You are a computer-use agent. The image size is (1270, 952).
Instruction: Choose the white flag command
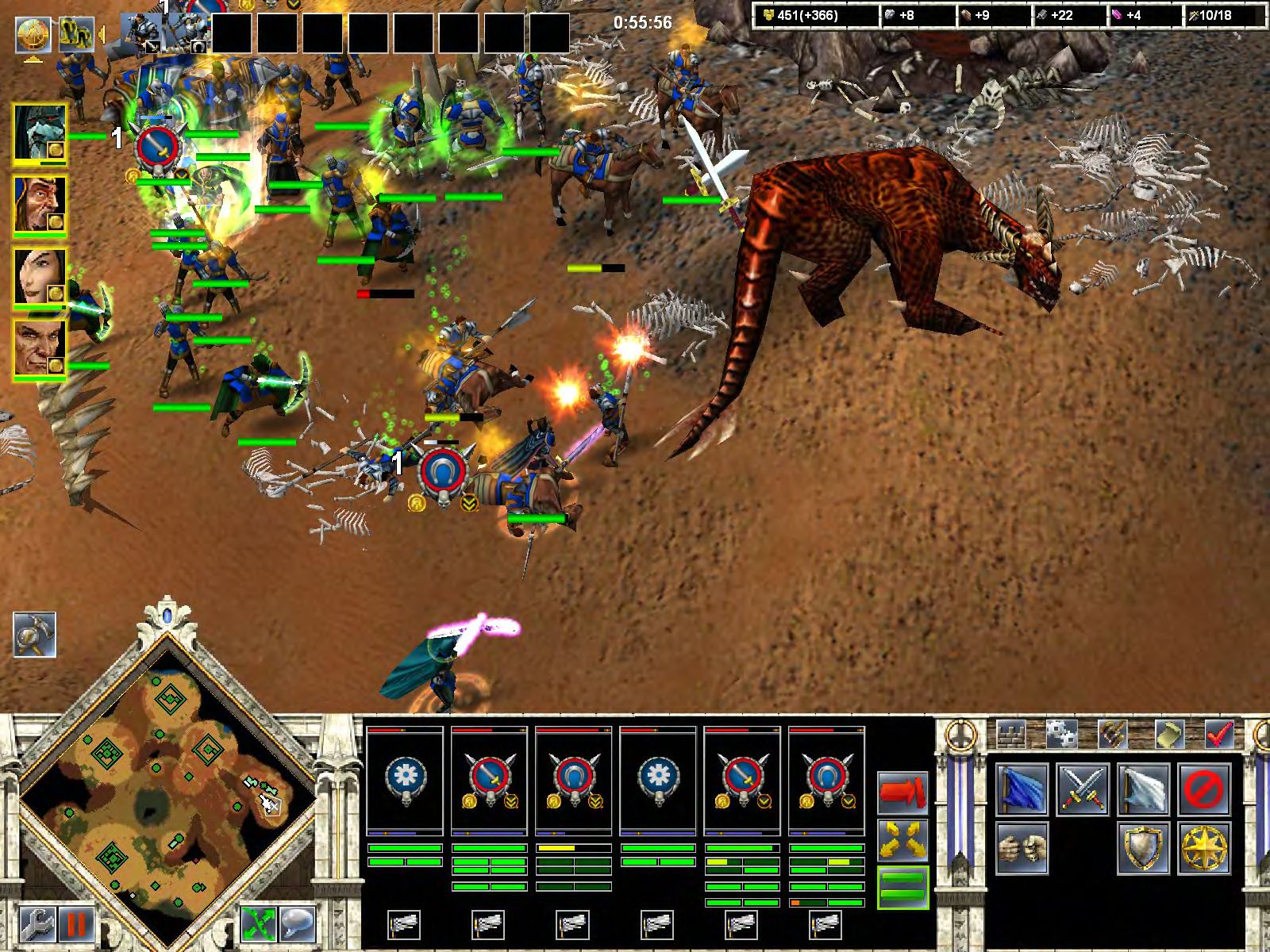tap(1144, 789)
